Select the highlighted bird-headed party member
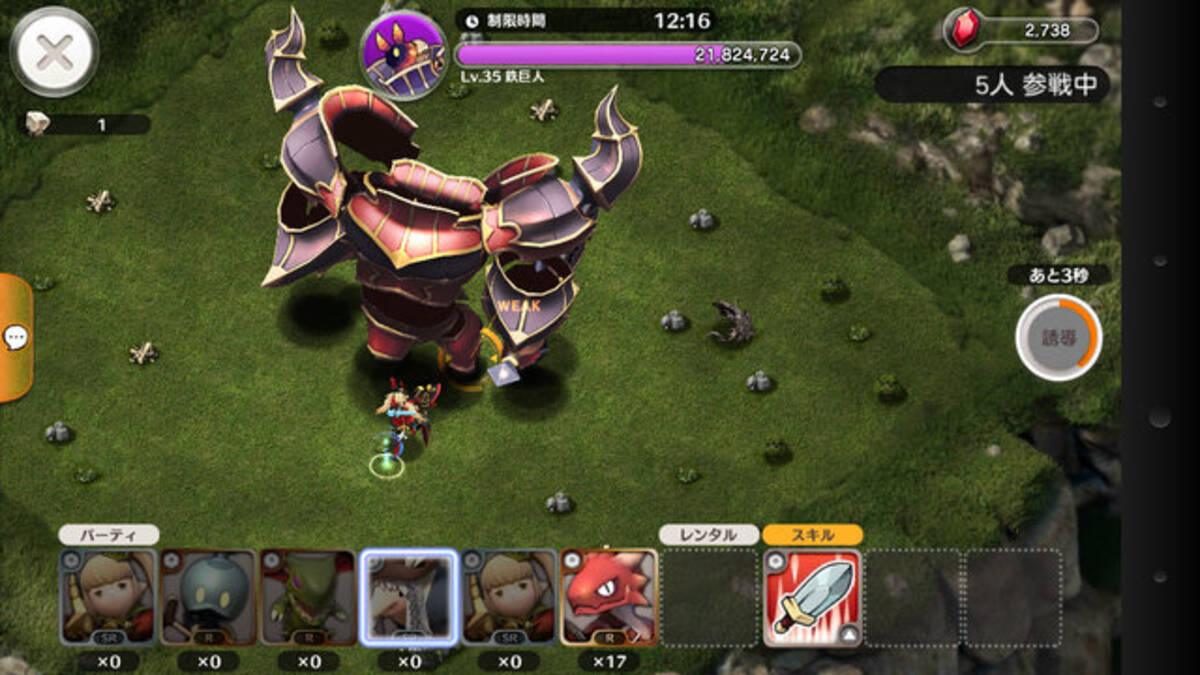Image resolution: width=1200 pixels, height=675 pixels. tap(409, 597)
